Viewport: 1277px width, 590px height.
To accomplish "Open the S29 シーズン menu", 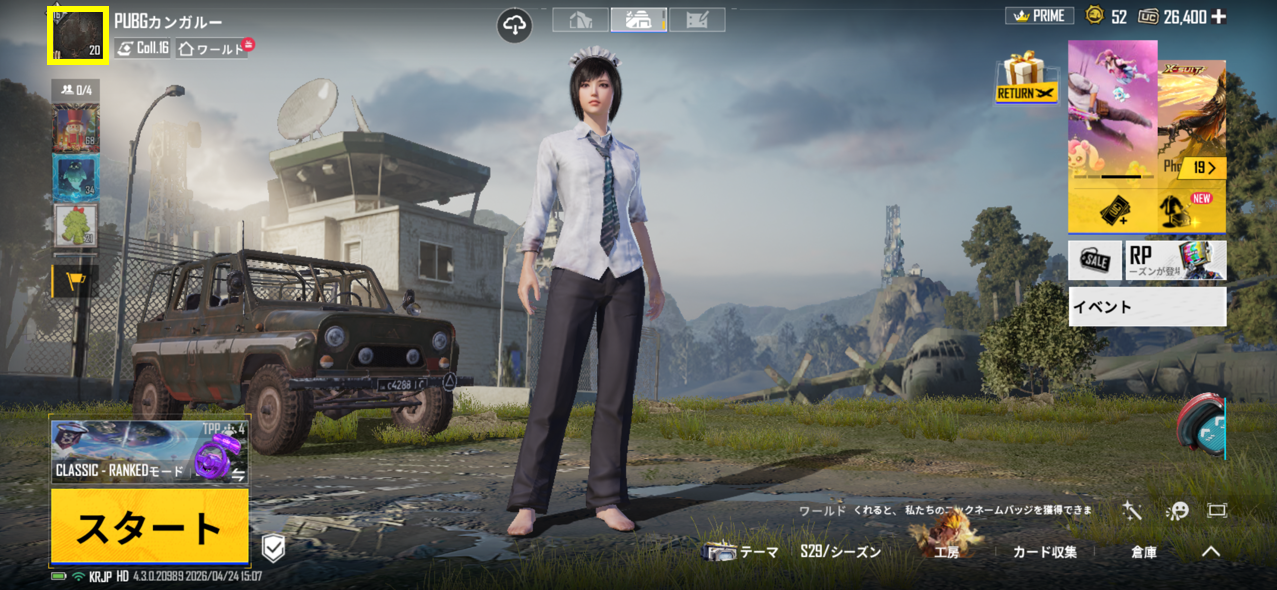I will pos(840,552).
